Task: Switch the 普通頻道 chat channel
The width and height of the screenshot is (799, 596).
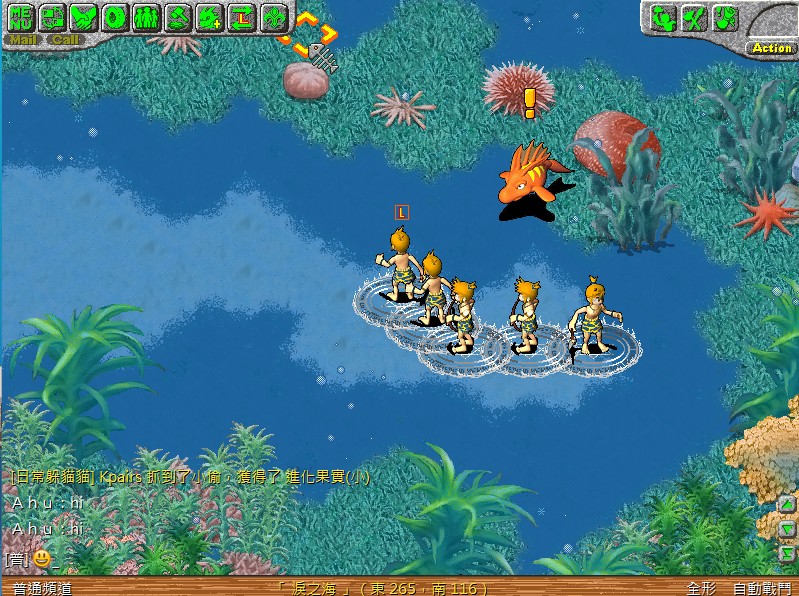Action: pyautogui.click(x=42, y=588)
